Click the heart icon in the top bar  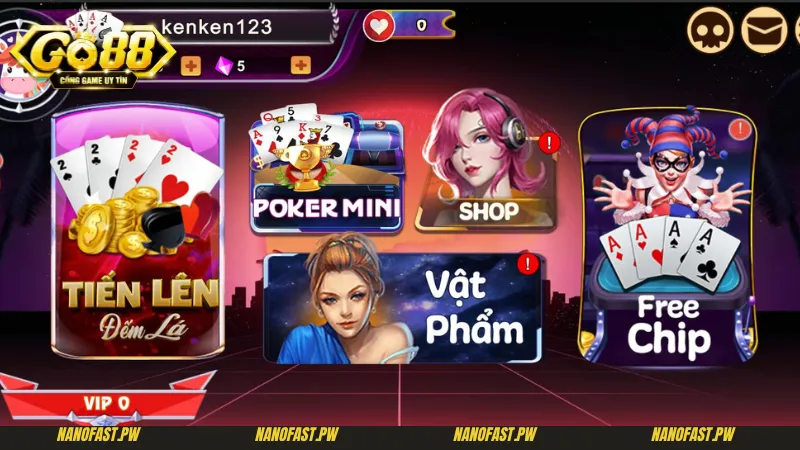click(x=378, y=25)
